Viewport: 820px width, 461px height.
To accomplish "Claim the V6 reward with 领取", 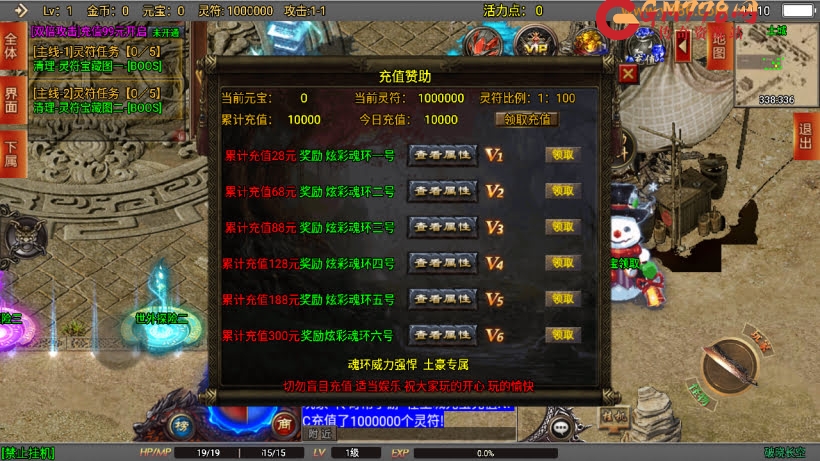I will click(x=563, y=335).
